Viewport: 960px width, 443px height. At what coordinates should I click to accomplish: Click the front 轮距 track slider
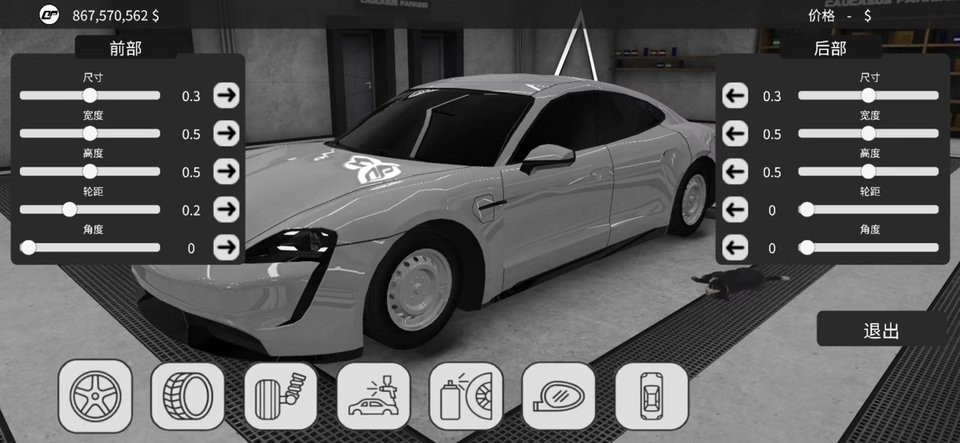pos(69,210)
